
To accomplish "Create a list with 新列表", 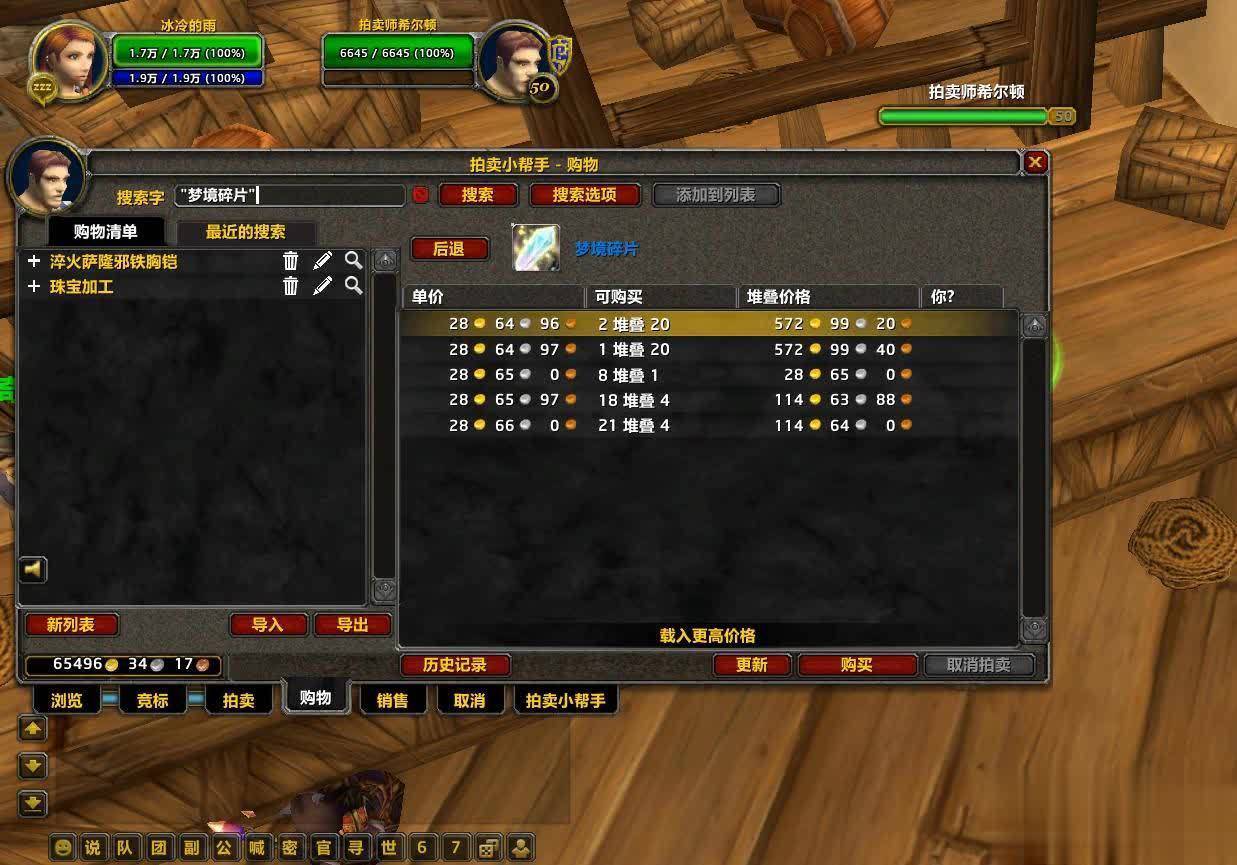I will click(x=71, y=625).
